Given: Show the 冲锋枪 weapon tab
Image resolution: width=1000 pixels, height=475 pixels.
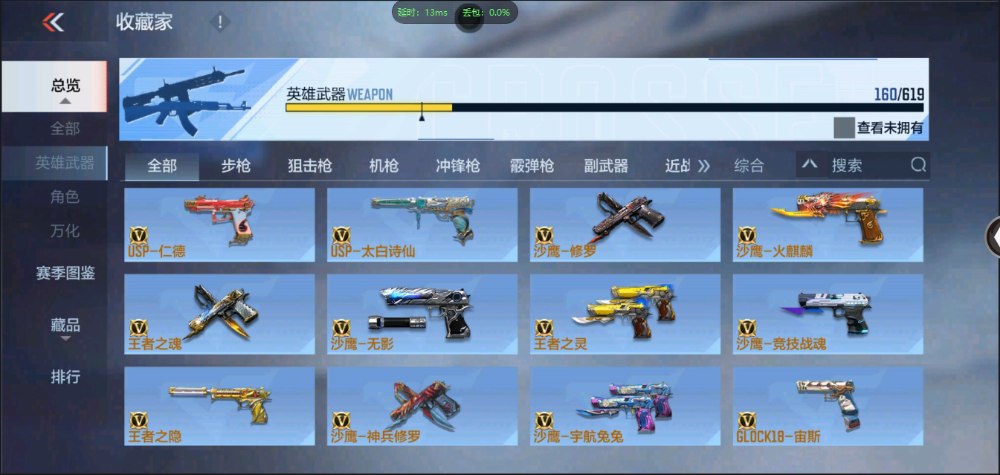Looking at the screenshot, I should (x=457, y=166).
